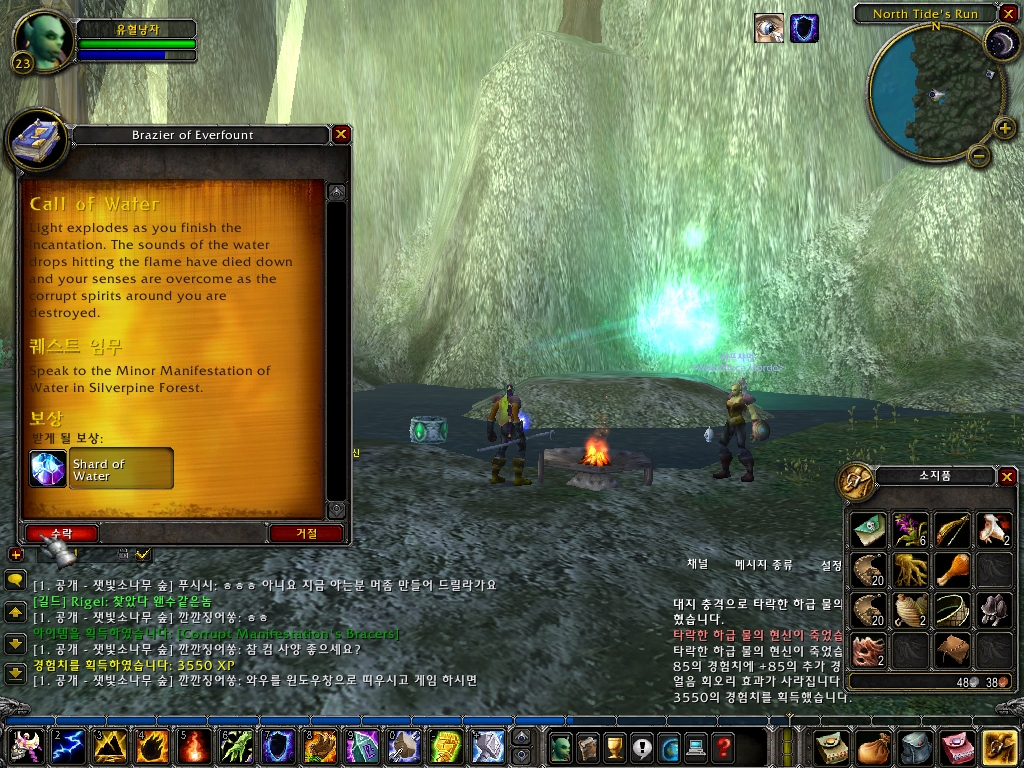Use the roasted chicken leg item
Image resolution: width=1024 pixels, height=768 pixels.
(x=952, y=570)
